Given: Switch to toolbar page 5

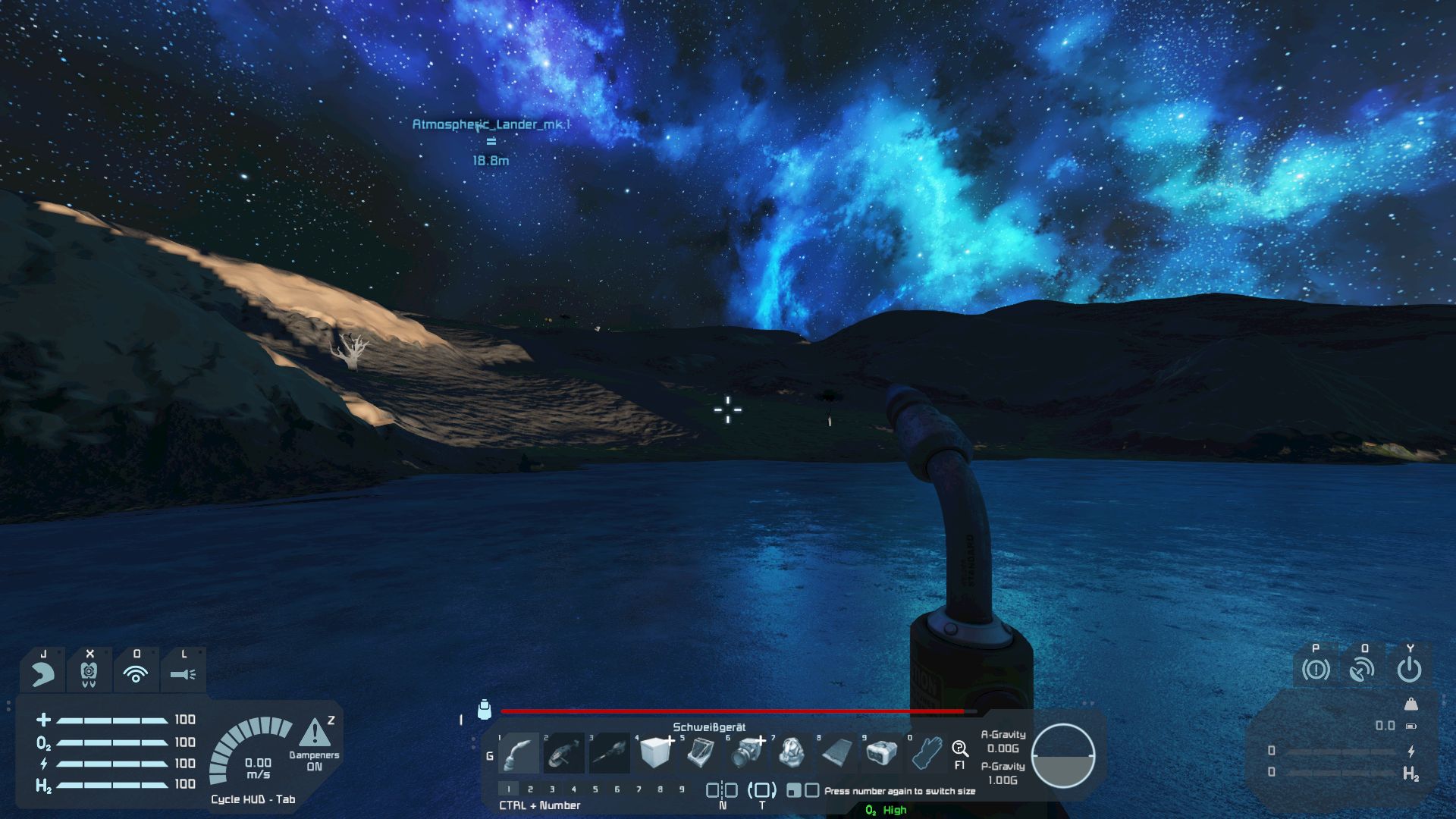Looking at the screenshot, I should pos(595,789).
